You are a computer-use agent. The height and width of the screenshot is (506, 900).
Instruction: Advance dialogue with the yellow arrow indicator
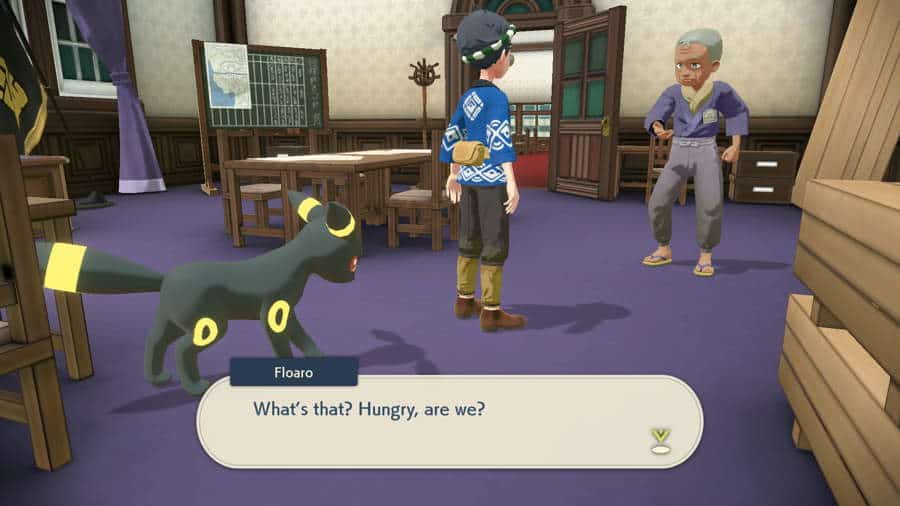coord(659,438)
